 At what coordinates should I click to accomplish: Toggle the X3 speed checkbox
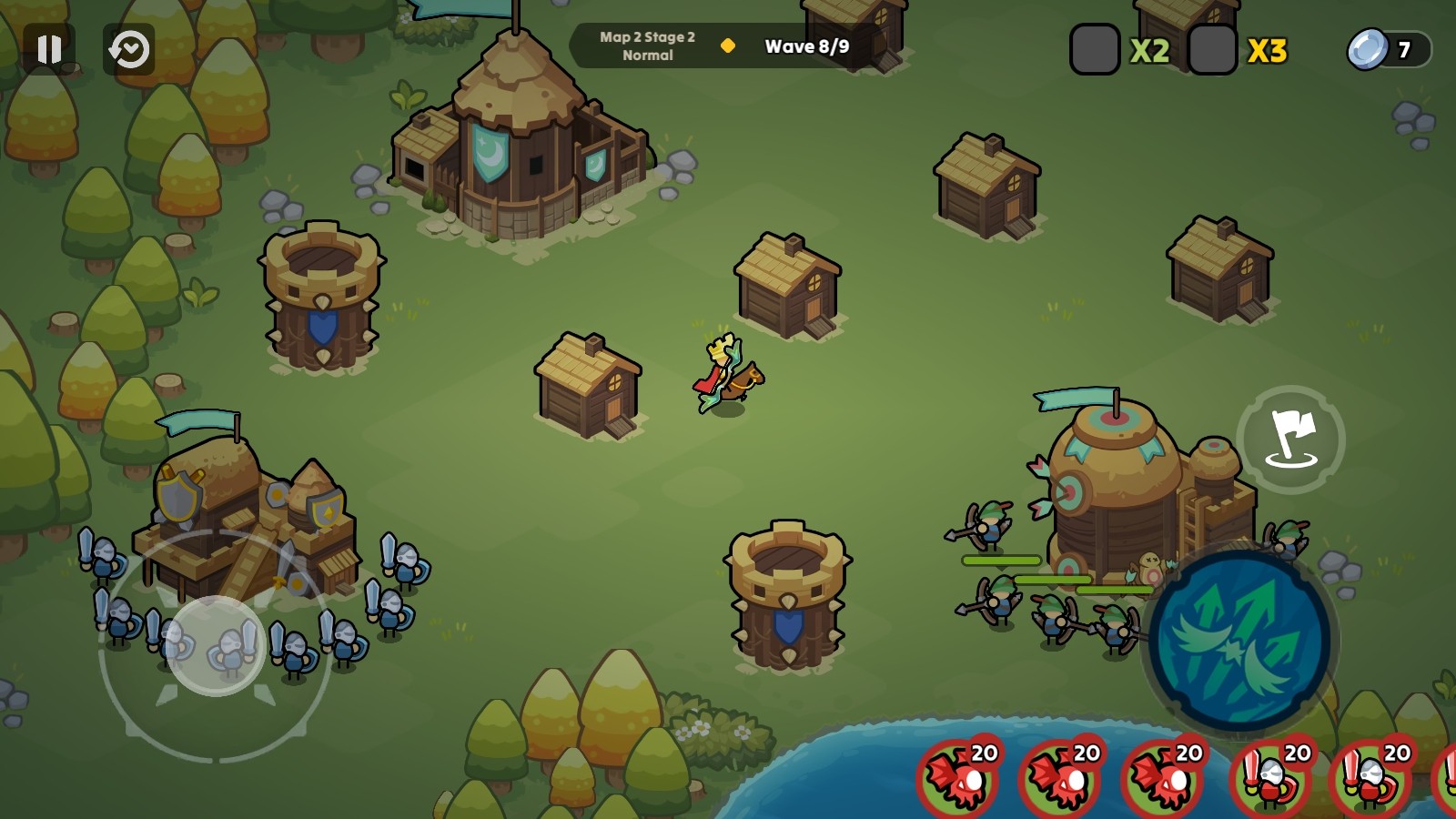click(x=1212, y=50)
